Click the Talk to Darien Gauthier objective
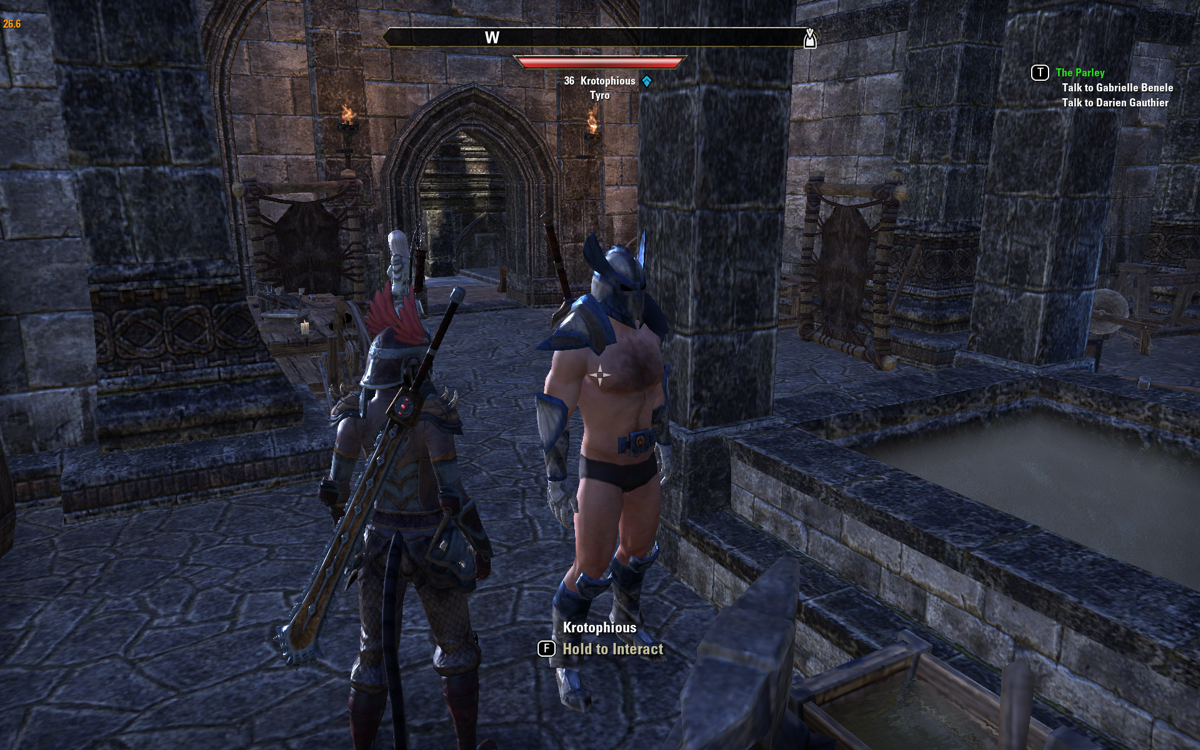Viewport: 1200px width, 750px height. coord(1114,103)
